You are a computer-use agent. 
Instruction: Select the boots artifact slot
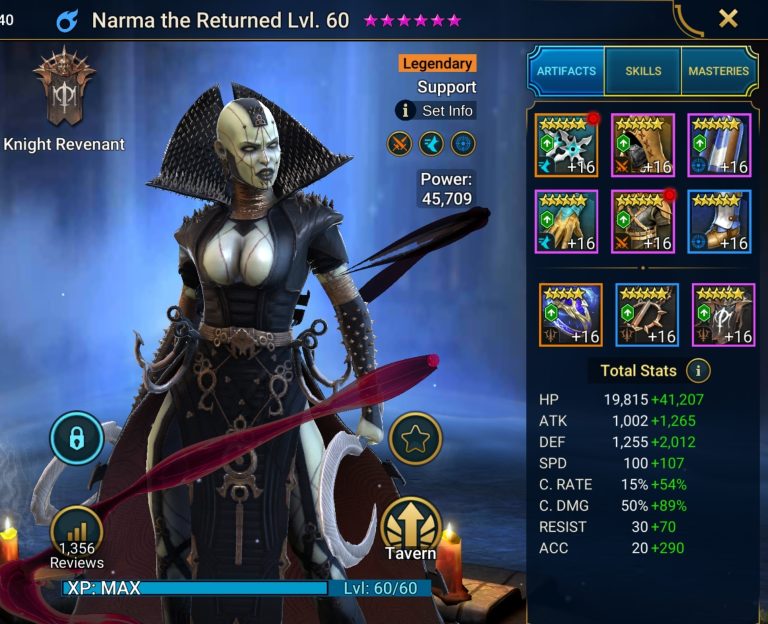click(719, 221)
